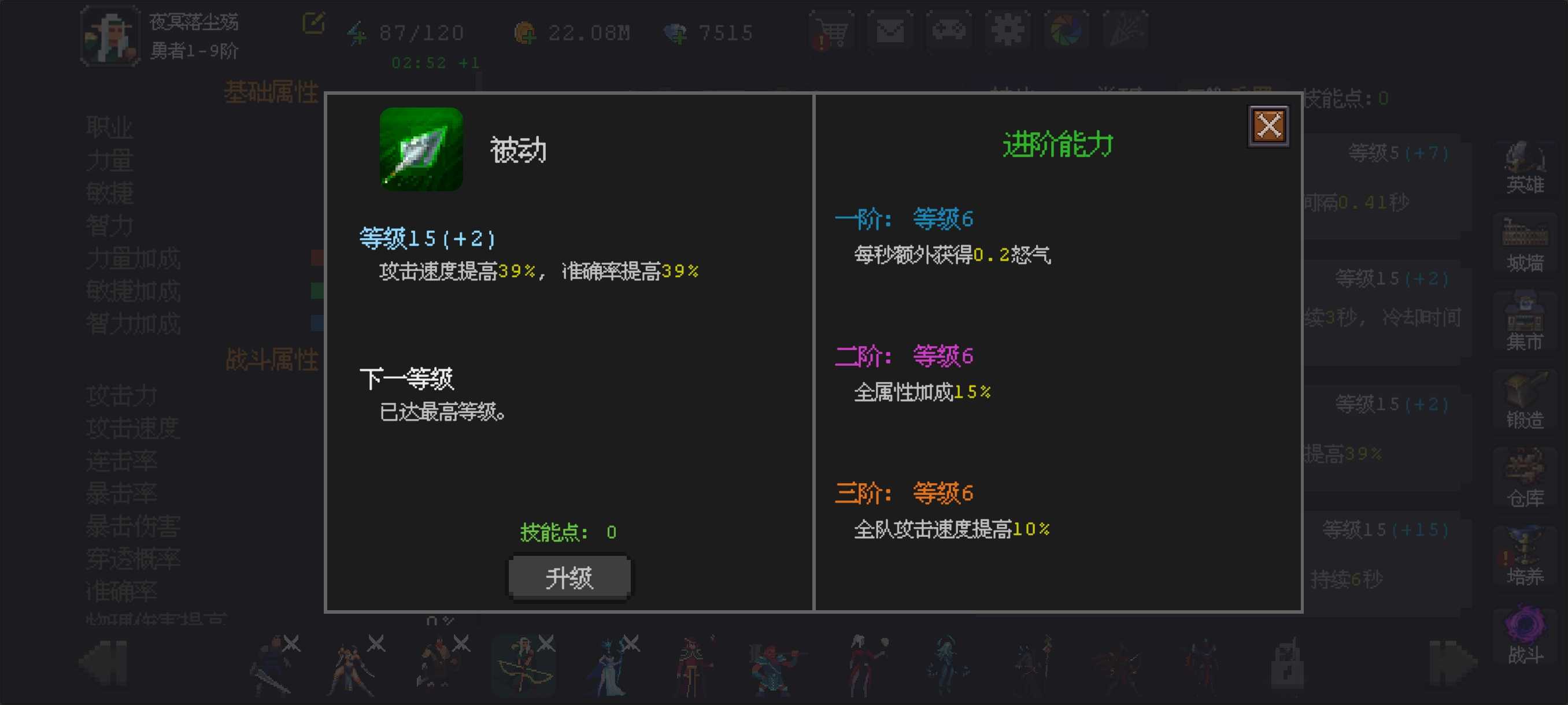1568x705 pixels.
Task: Open the 集市 market sidebar icon
Action: (x=1526, y=316)
